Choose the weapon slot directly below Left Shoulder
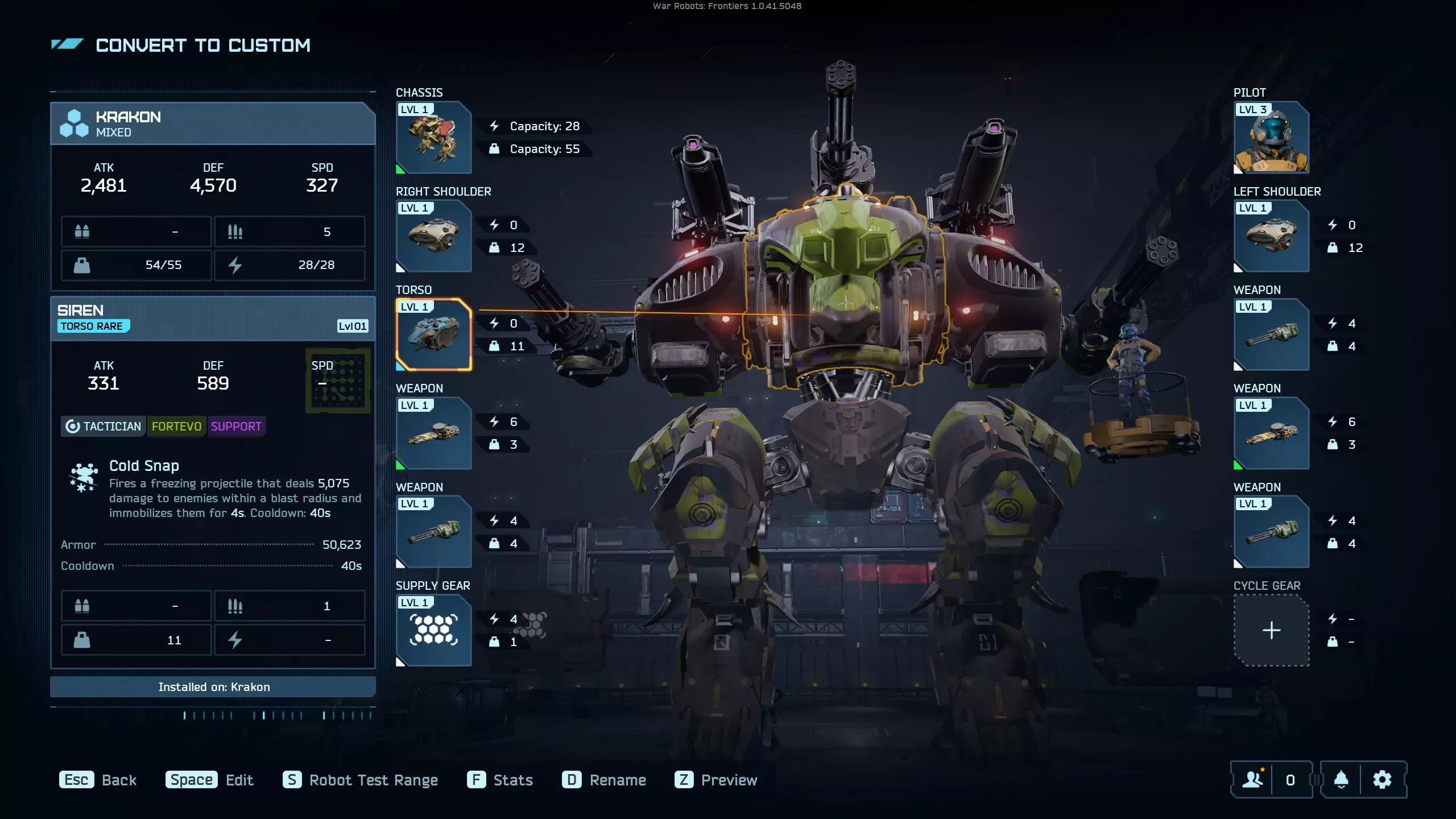Image resolution: width=1456 pixels, height=819 pixels. click(x=1271, y=335)
